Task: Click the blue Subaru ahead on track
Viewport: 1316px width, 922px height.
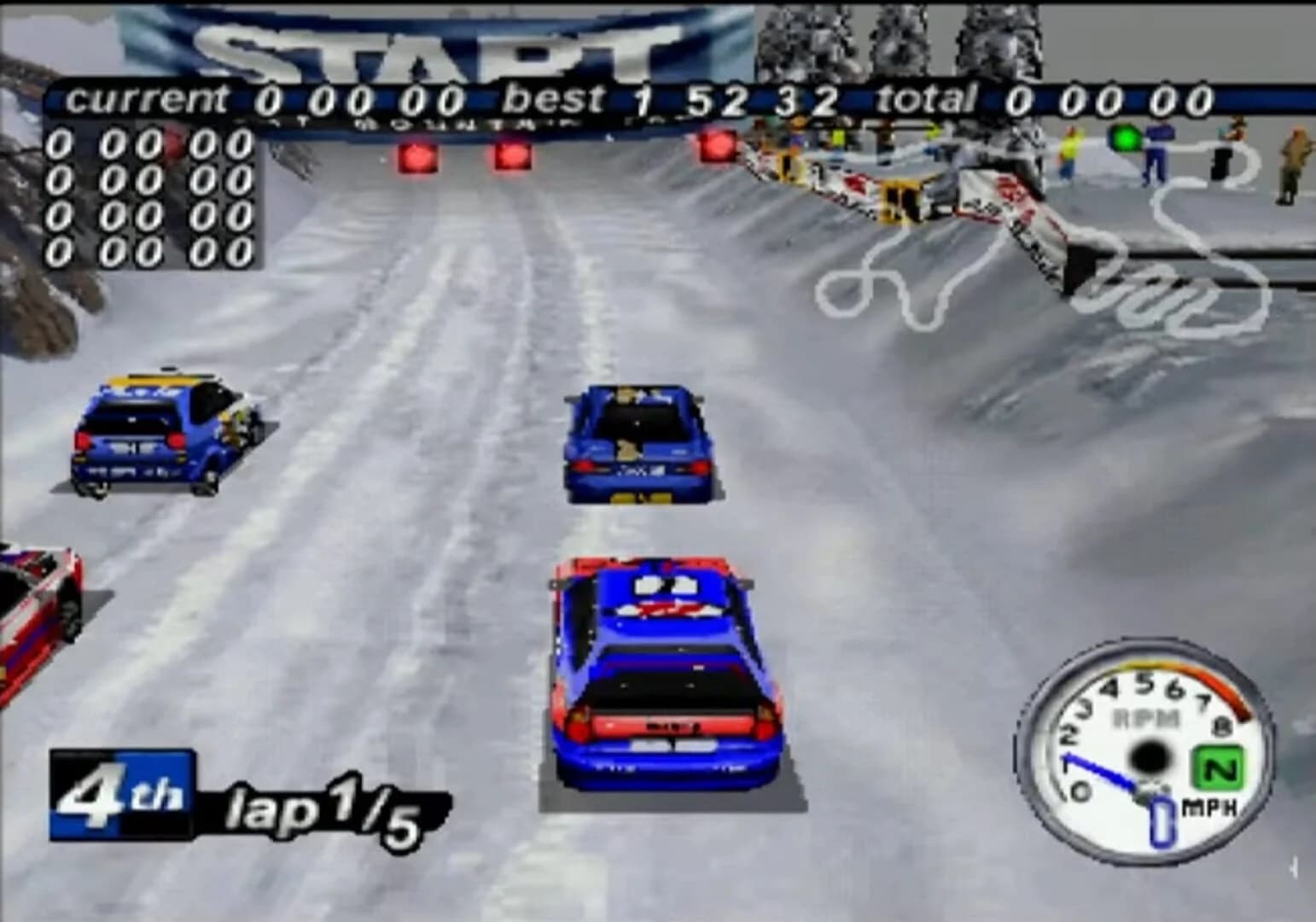Action: pos(636,444)
